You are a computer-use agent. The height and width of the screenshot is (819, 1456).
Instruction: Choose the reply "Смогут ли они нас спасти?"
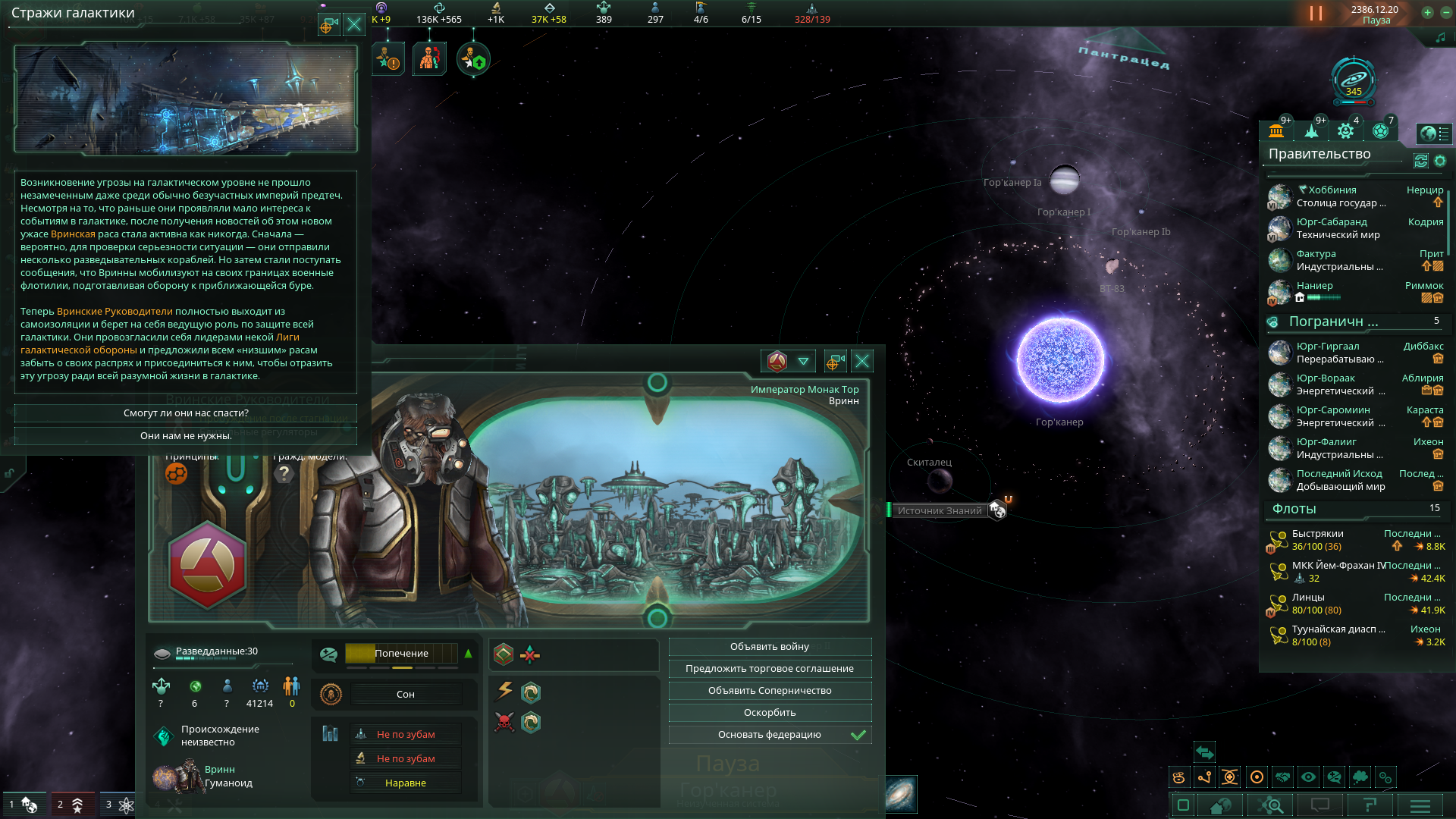186,413
